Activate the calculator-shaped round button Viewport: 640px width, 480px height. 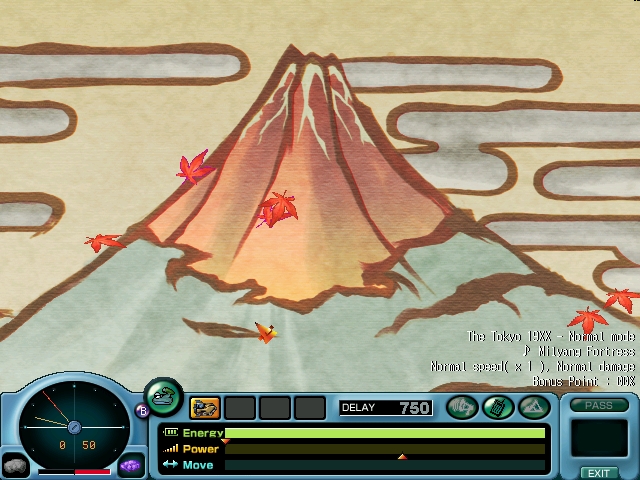pos(497,407)
